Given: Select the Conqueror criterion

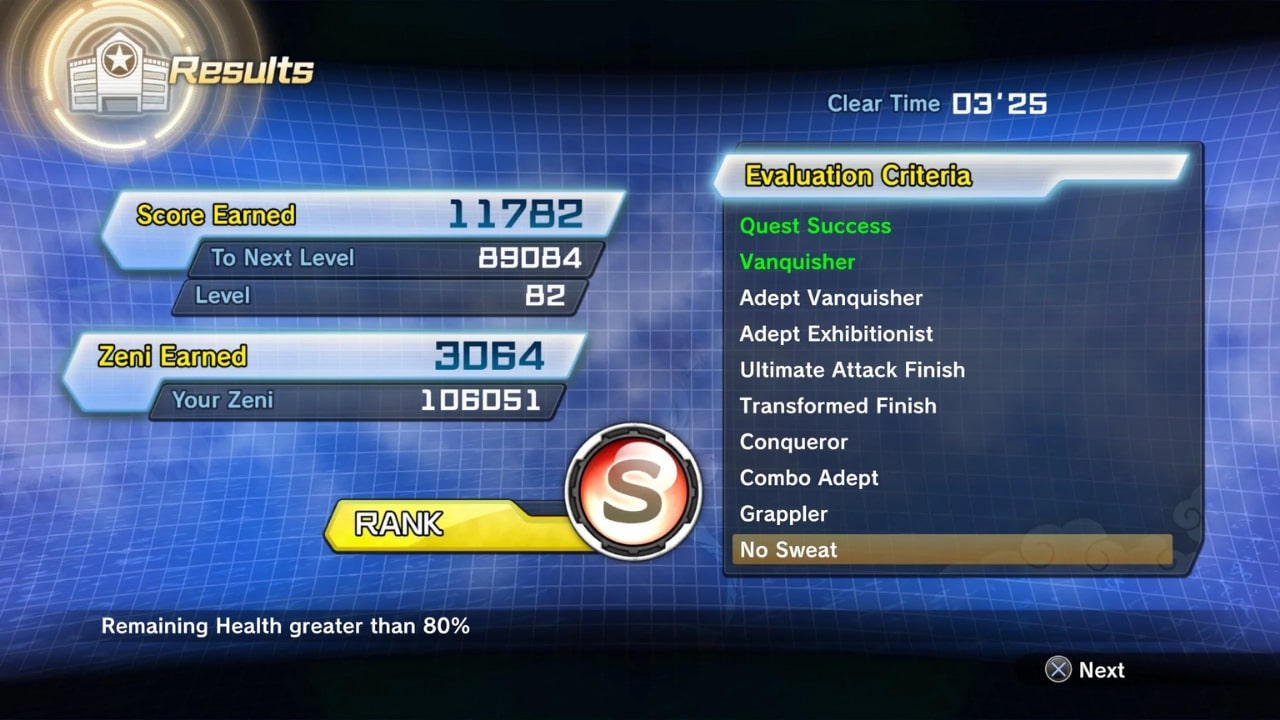Looking at the screenshot, I should 793,442.
